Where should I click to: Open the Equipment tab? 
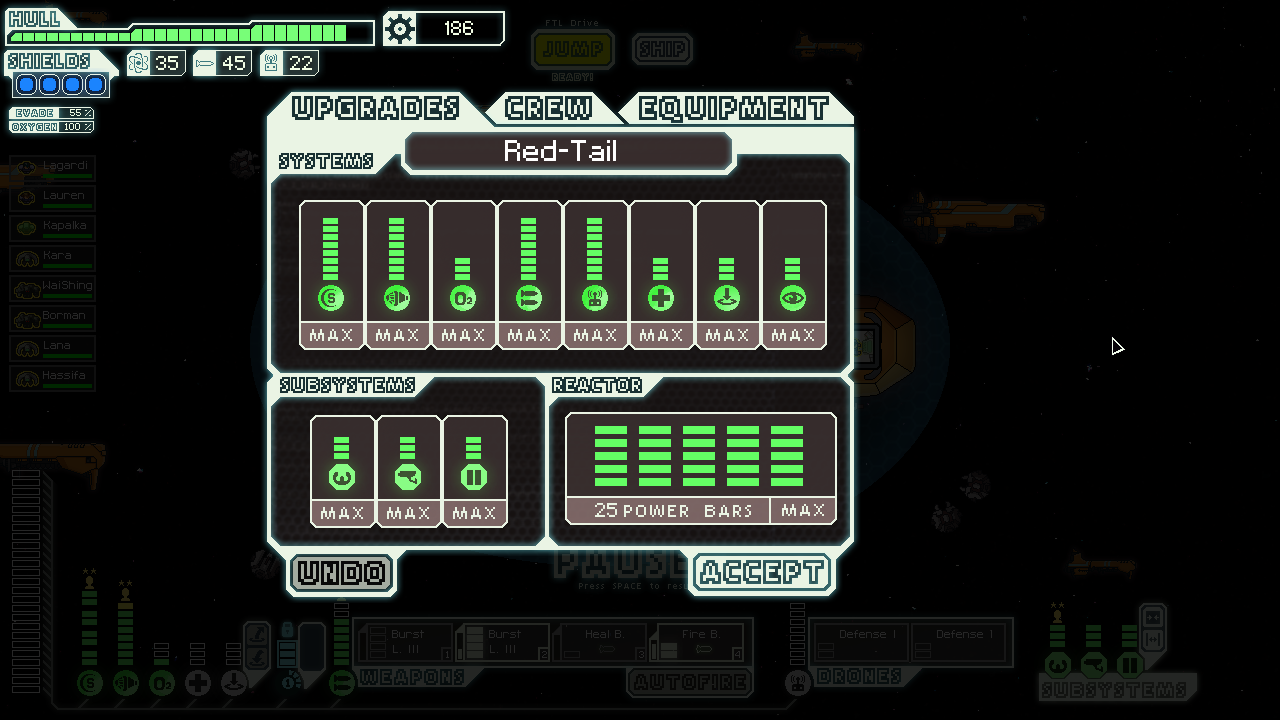(733, 108)
